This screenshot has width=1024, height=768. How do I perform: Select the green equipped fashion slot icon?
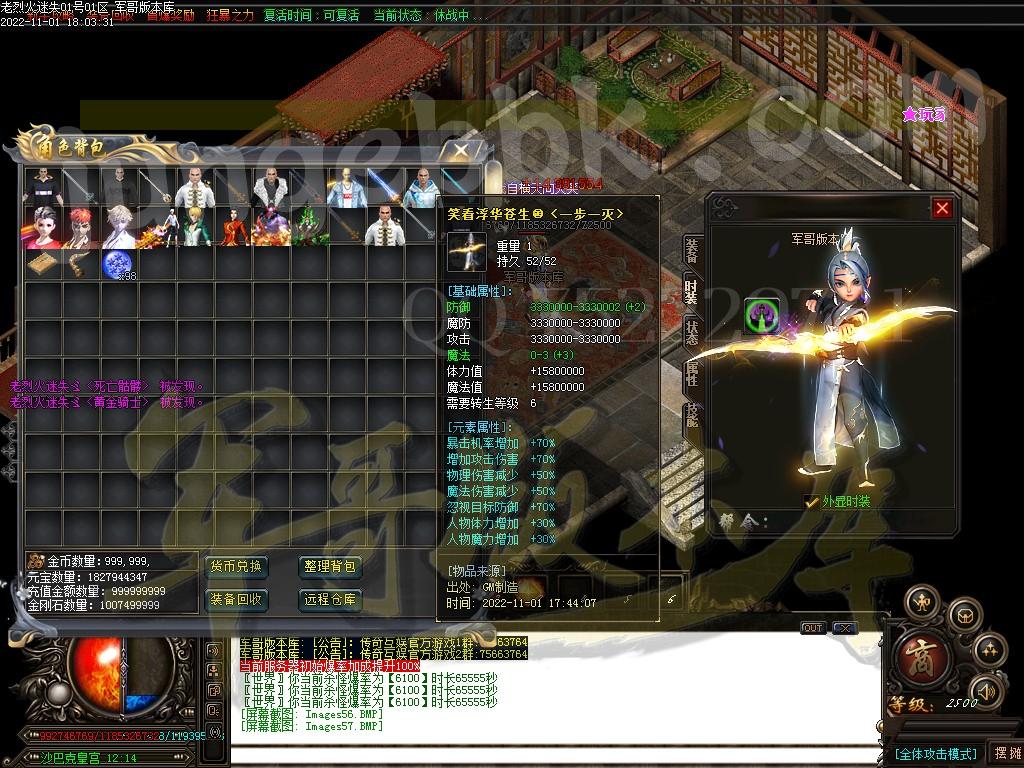[763, 317]
